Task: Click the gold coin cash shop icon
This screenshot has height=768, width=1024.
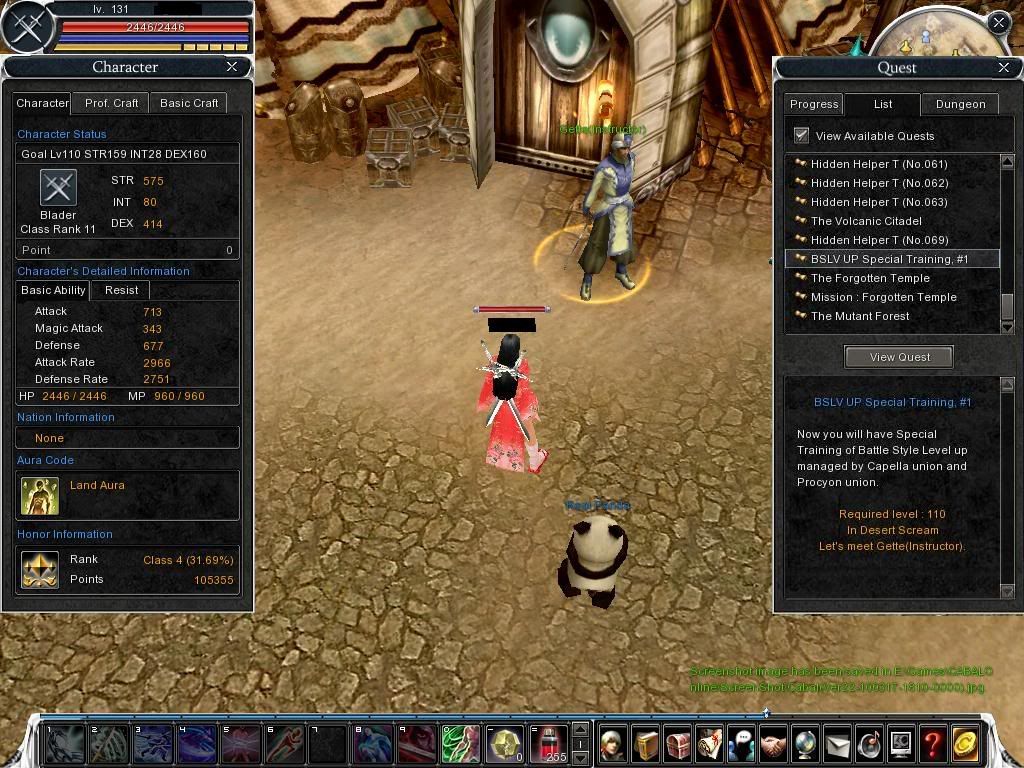Action: click(x=965, y=744)
